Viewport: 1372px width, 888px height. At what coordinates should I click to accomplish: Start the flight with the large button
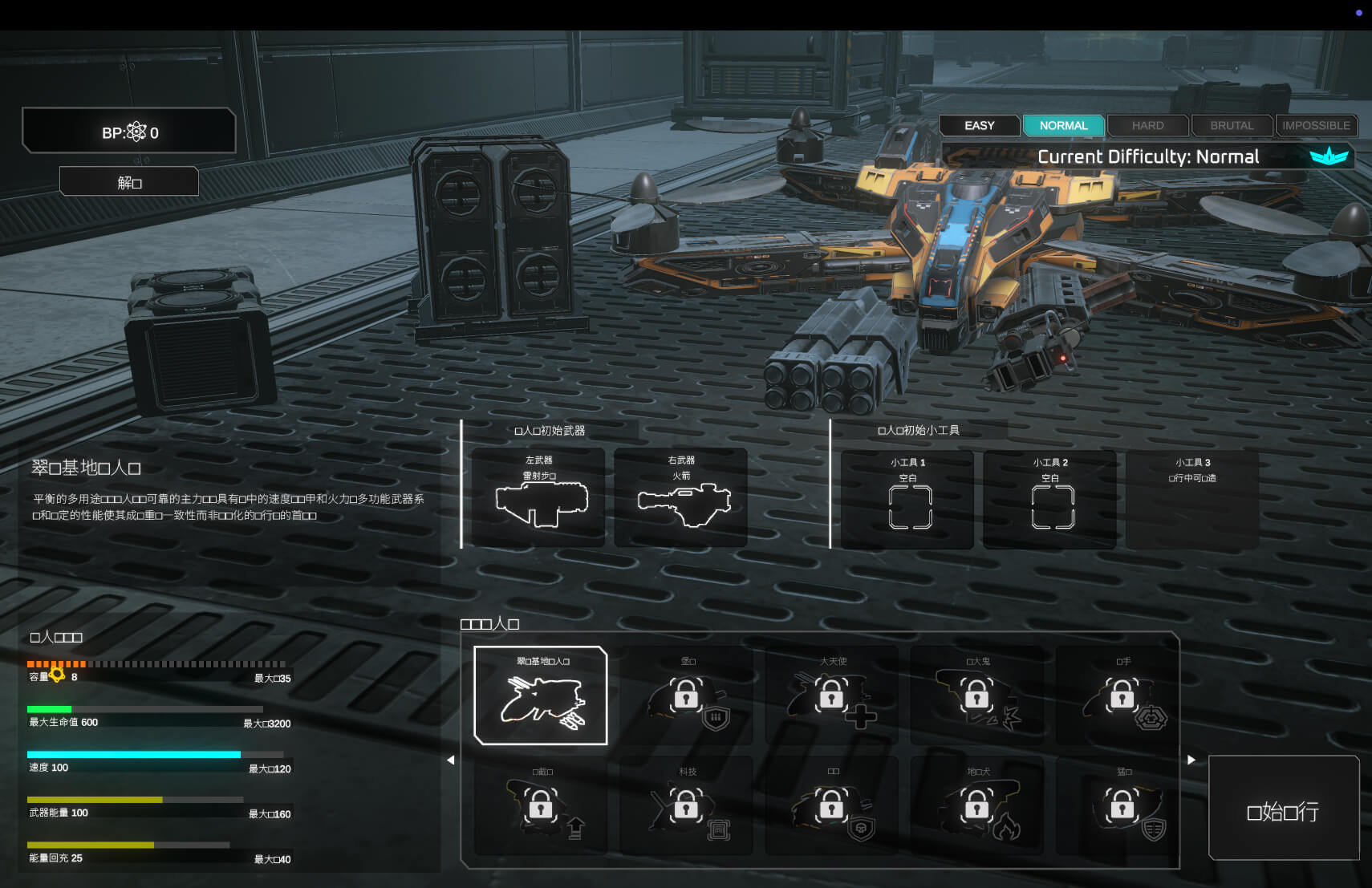click(x=1283, y=809)
